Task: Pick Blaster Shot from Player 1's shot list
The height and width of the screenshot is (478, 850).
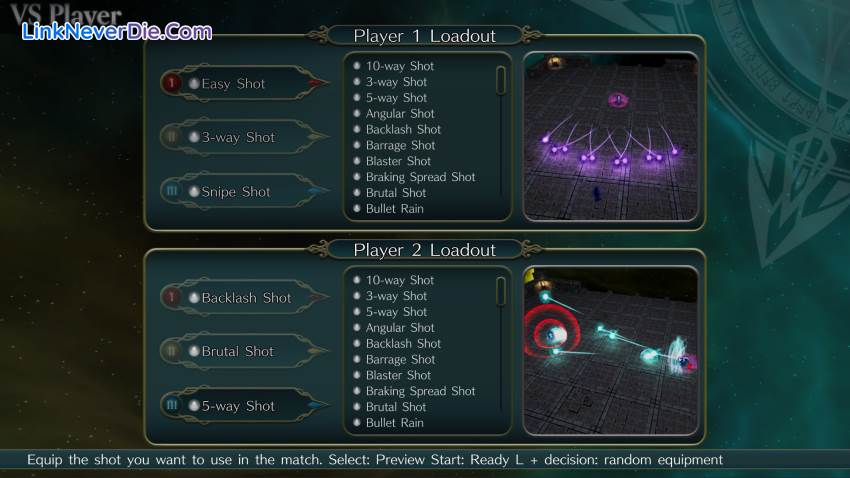Action: point(398,161)
